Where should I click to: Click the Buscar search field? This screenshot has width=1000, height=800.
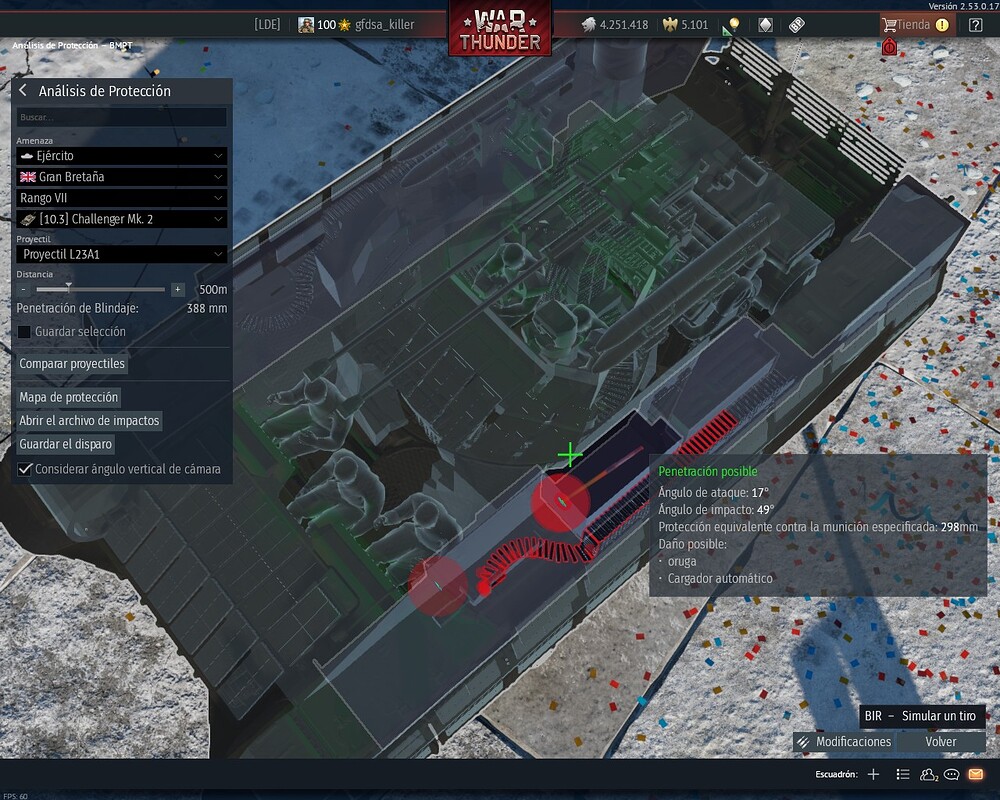pyautogui.click(x=122, y=118)
